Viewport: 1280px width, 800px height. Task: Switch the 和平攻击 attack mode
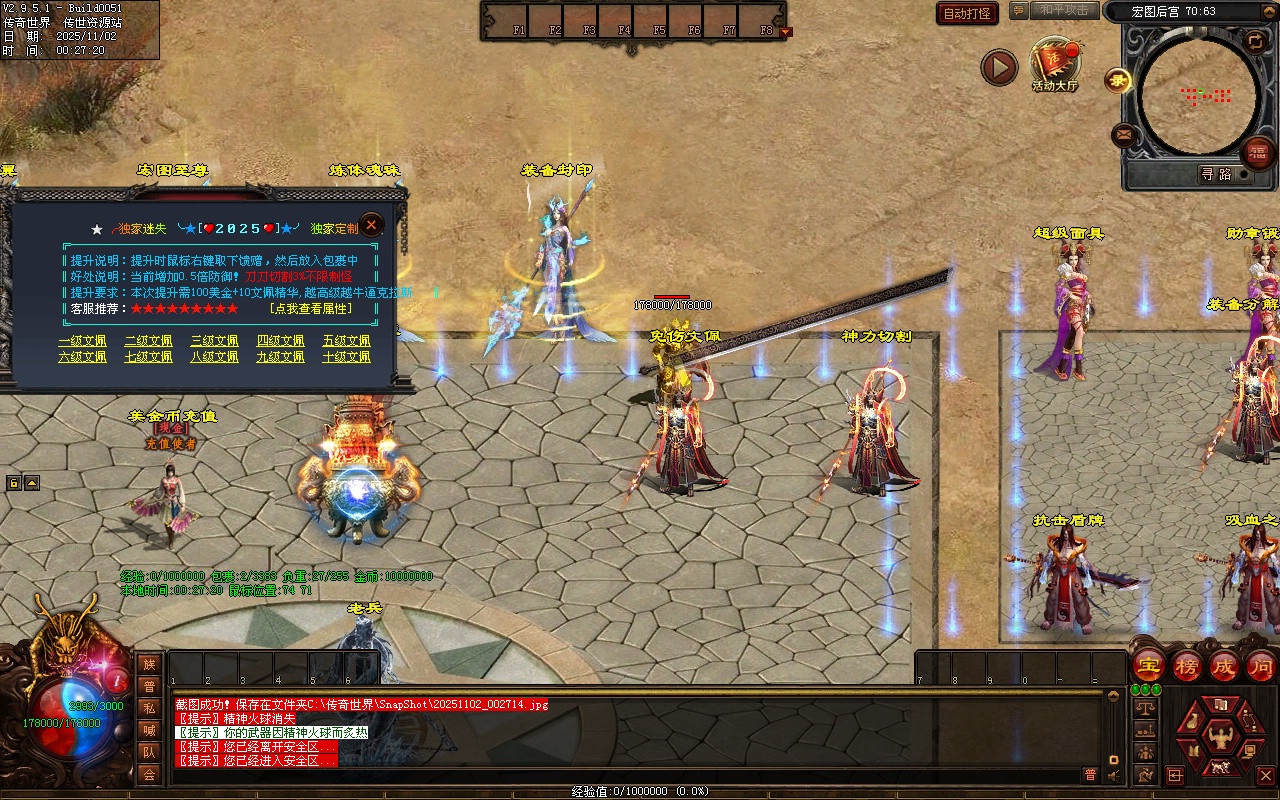(1062, 10)
